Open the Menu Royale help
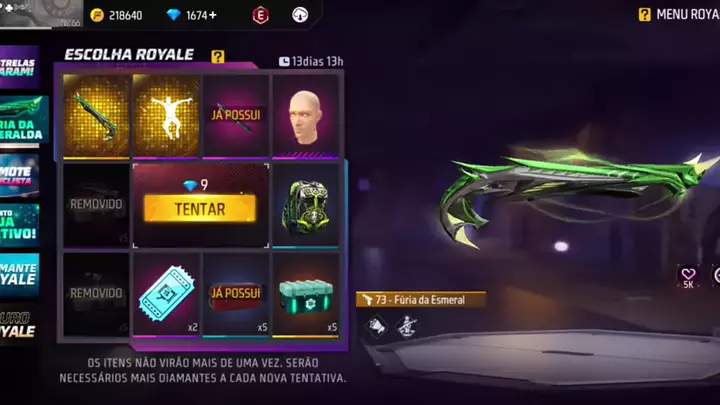The width and height of the screenshot is (720, 405). click(x=645, y=14)
